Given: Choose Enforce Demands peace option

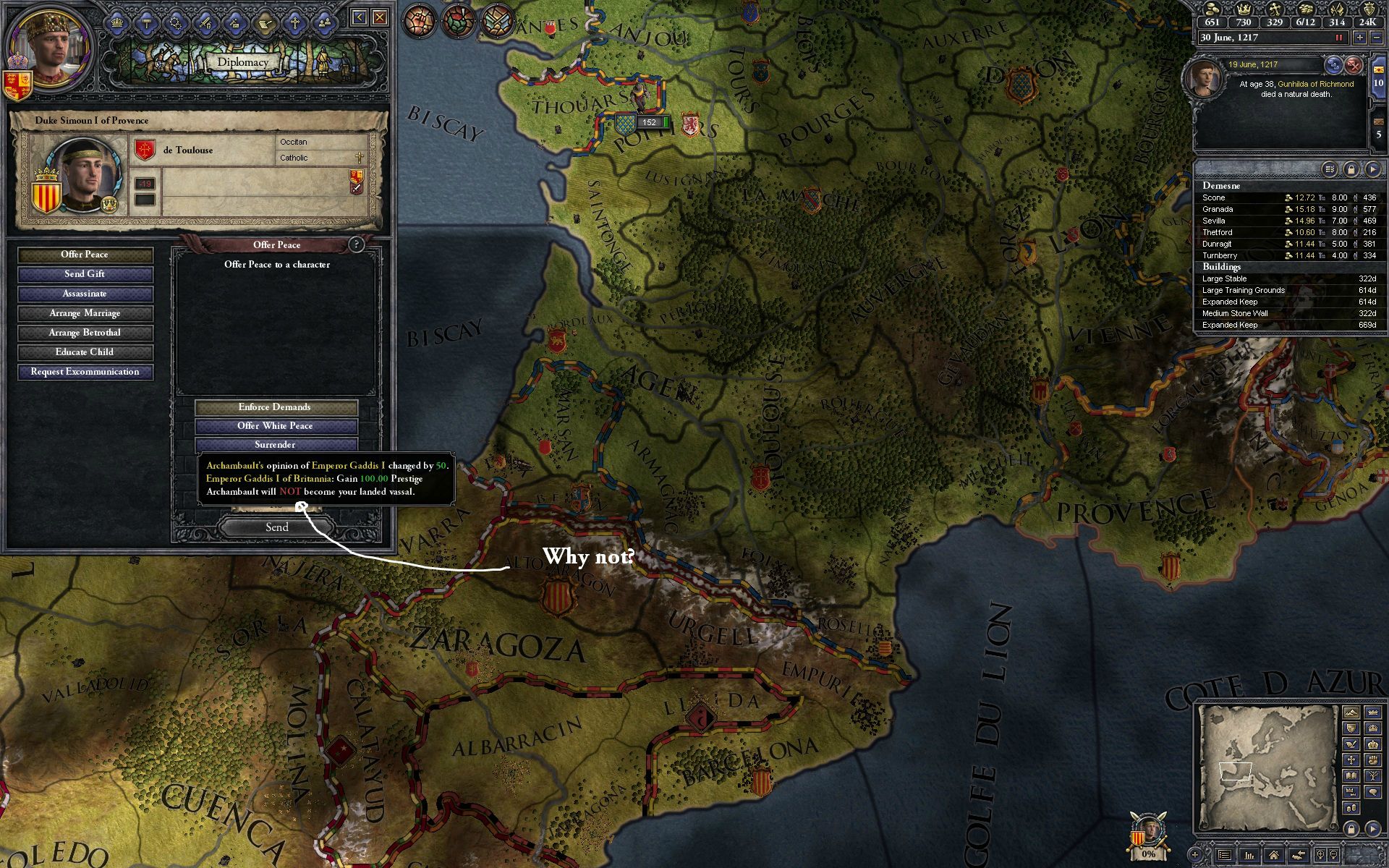Looking at the screenshot, I should point(275,407).
